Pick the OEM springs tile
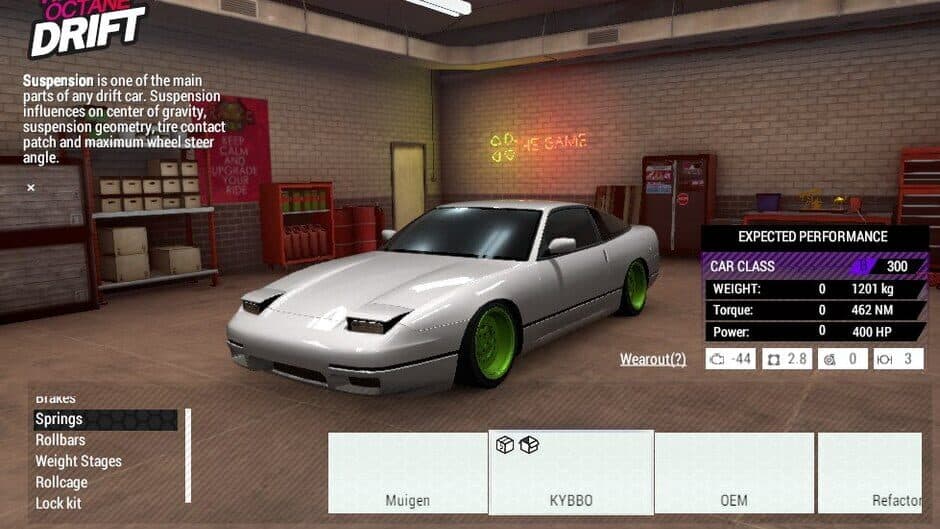This screenshot has height=529, width=940. point(734,473)
